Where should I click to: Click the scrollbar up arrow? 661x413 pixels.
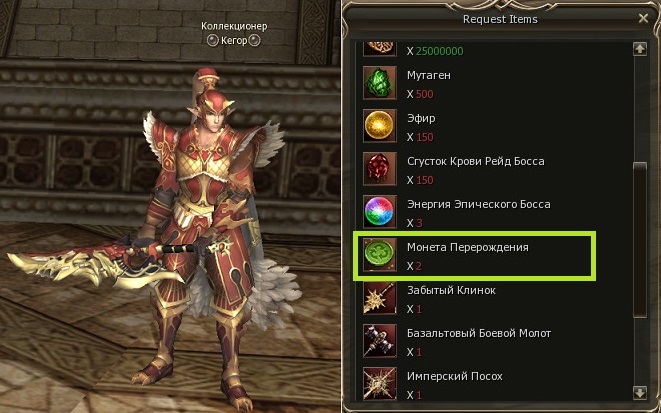pos(640,48)
